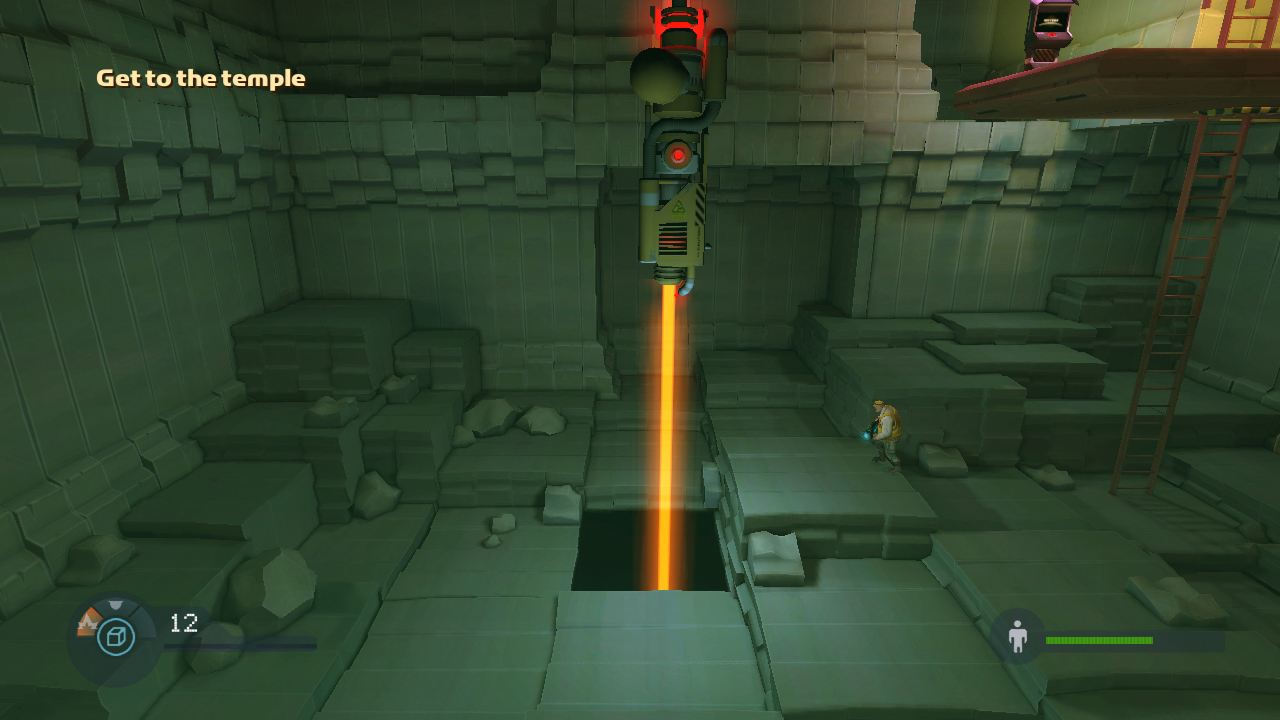
Task: Expand the item wheel via top arrow notch
Action: (115, 603)
